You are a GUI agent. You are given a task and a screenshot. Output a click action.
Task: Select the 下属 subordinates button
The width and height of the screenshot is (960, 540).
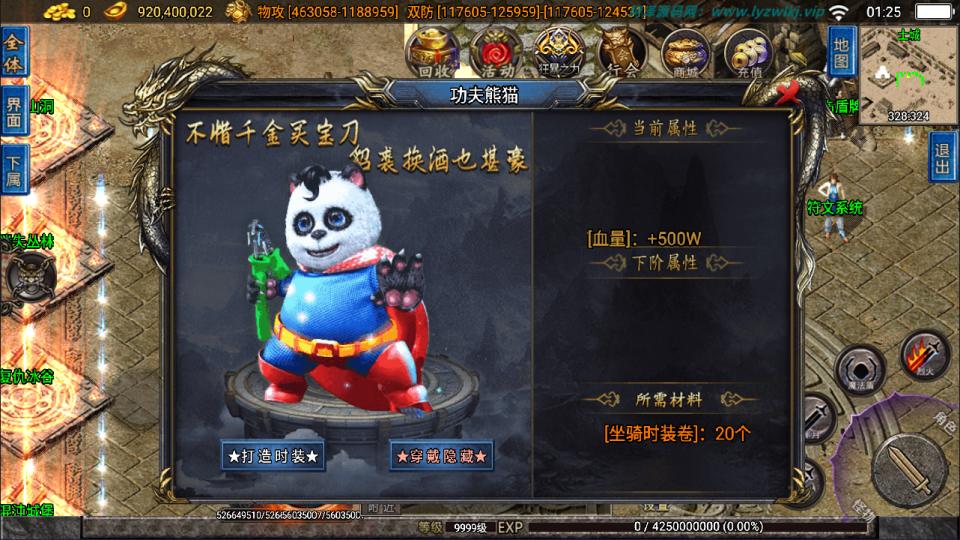[x=14, y=167]
